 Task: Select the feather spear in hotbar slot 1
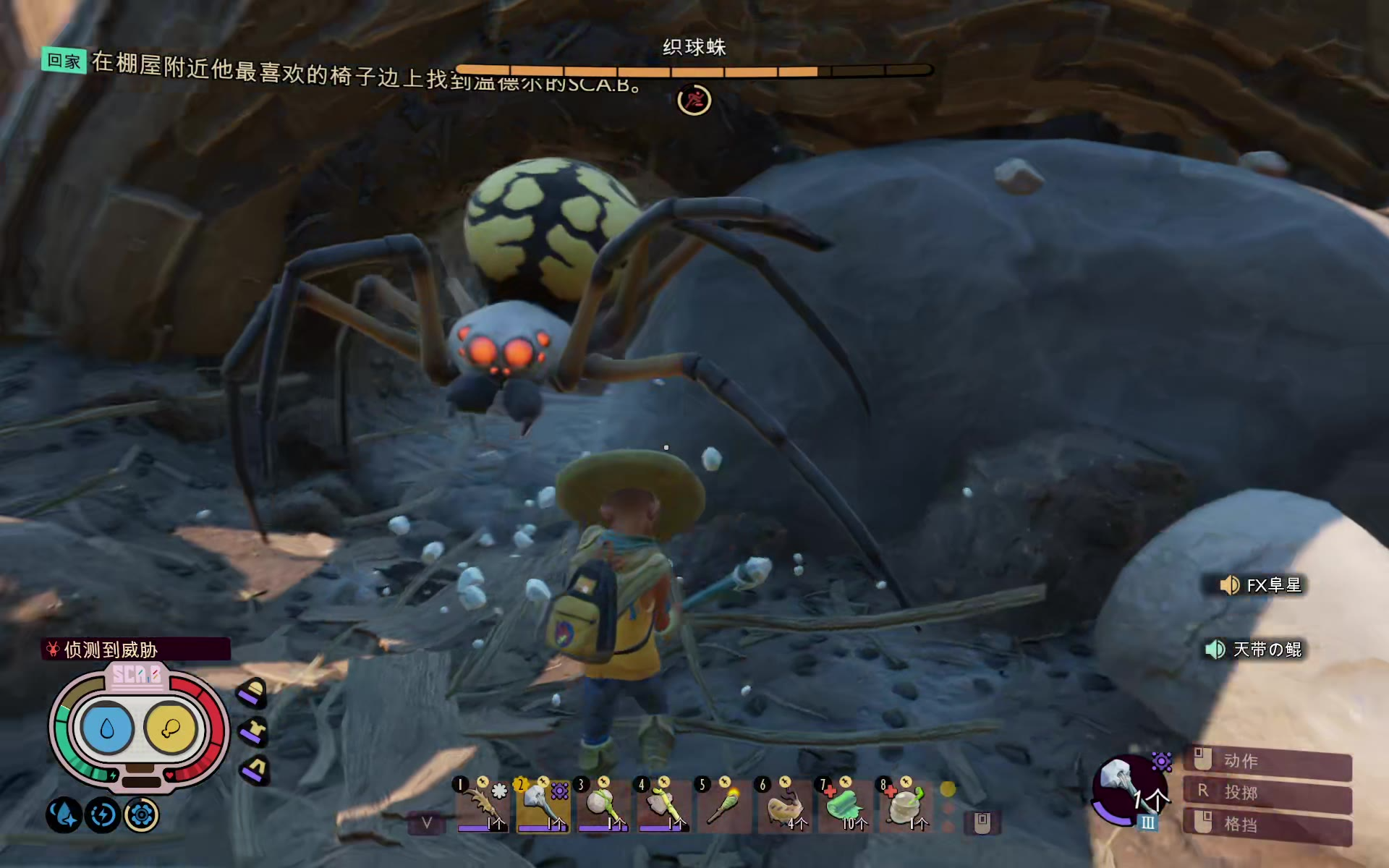[x=483, y=806]
